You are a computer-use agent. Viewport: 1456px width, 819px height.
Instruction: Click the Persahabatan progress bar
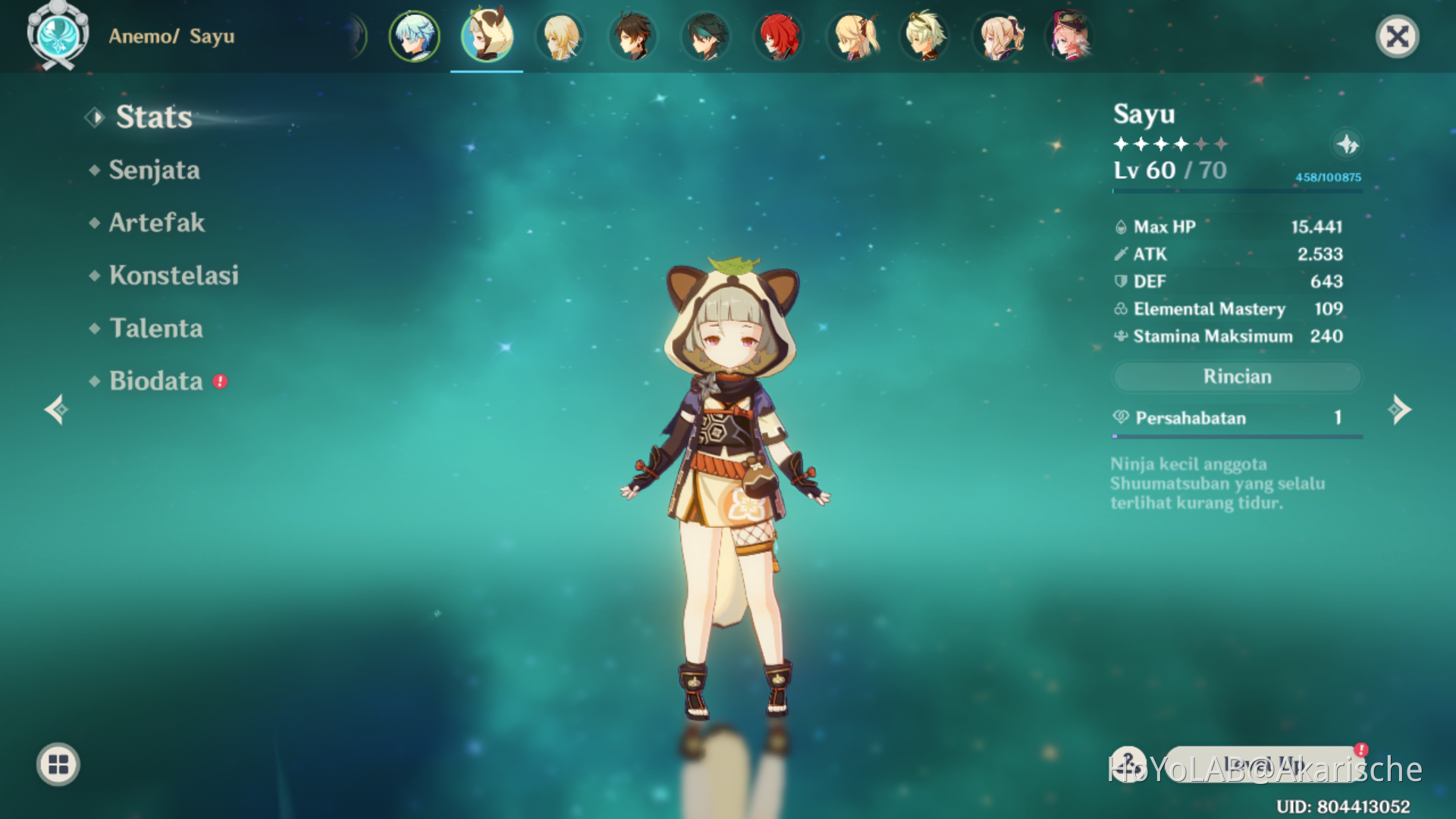tap(1236, 435)
